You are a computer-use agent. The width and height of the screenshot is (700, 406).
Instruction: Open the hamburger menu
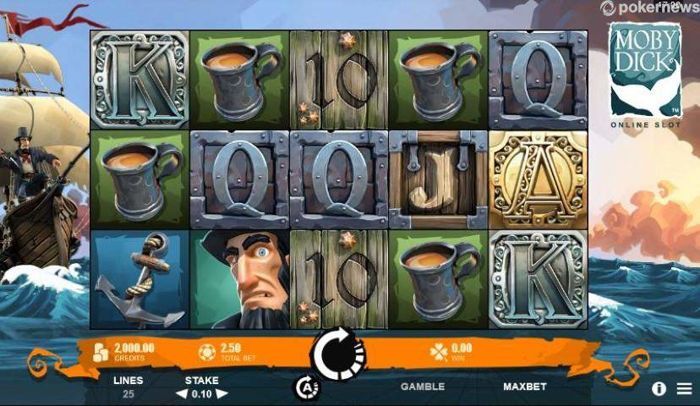tap(684, 387)
